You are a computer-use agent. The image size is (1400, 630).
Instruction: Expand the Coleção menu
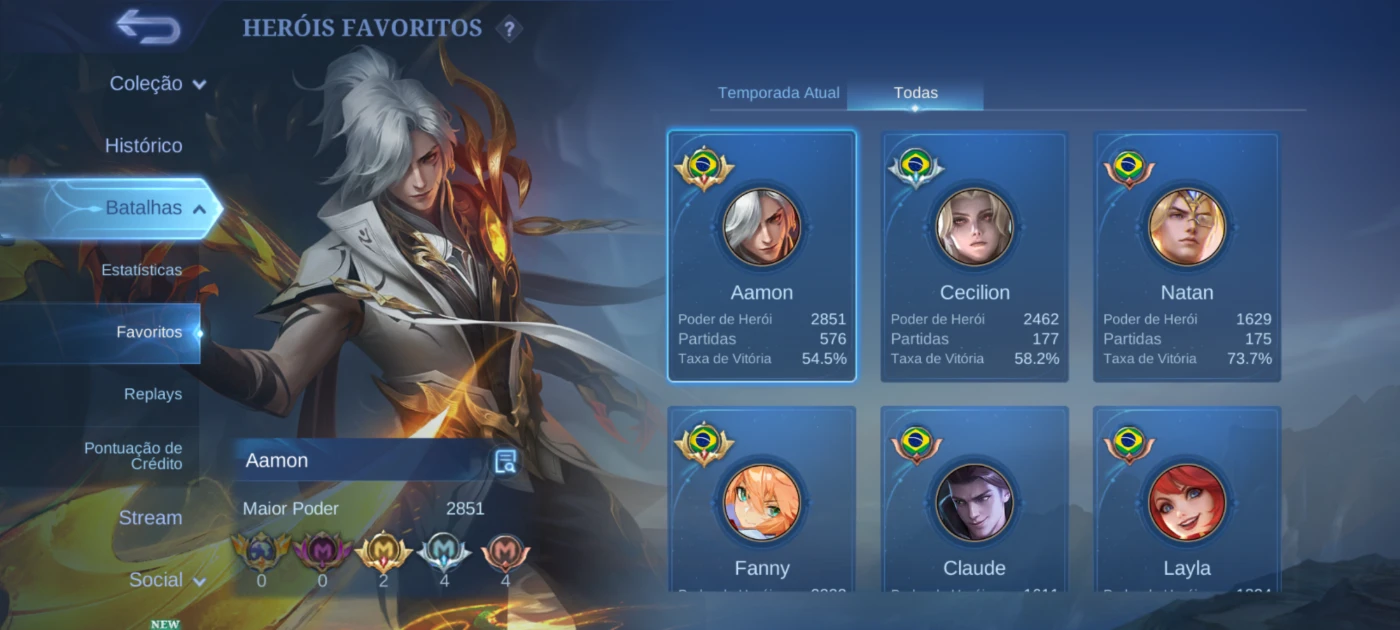[x=157, y=84]
